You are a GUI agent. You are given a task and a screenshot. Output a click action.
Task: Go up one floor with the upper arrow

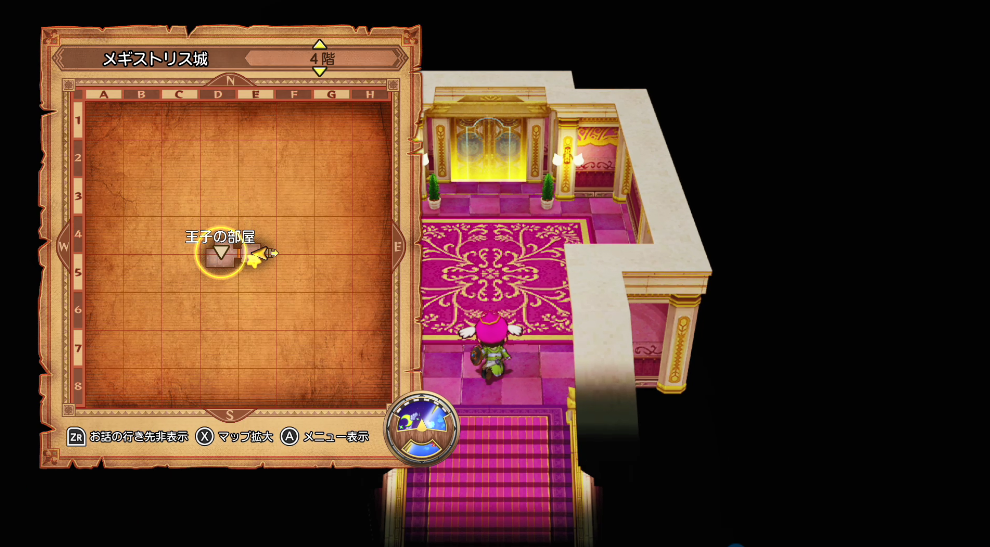tap(319, 44)
